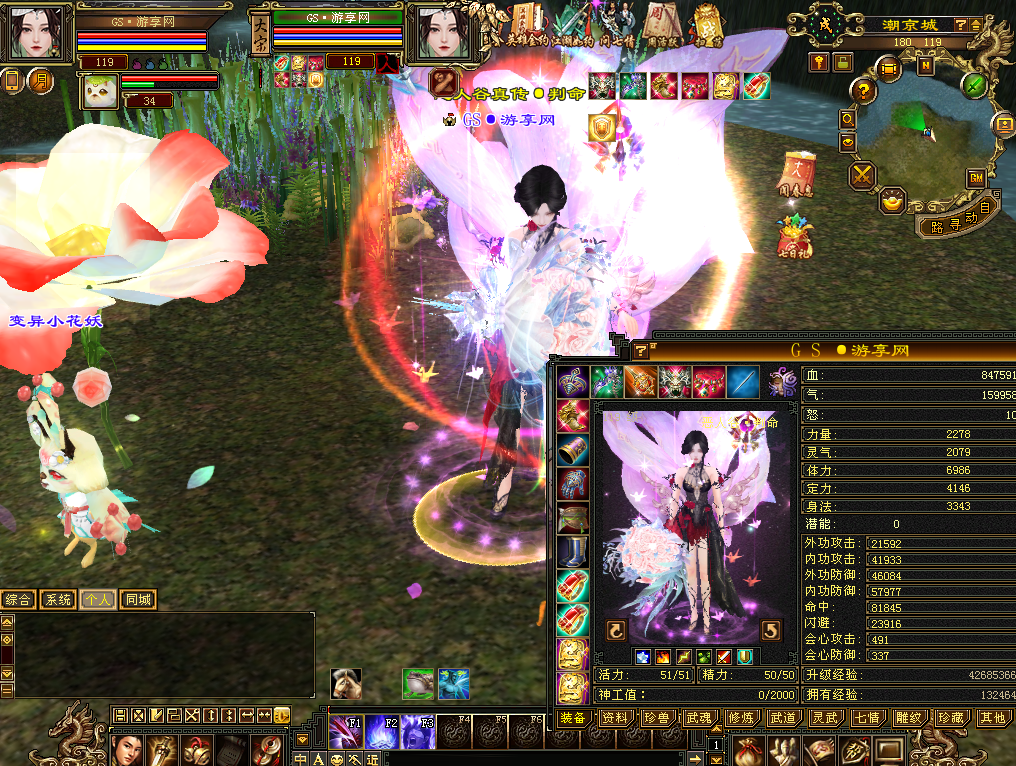Activate the F1 purple slash skill
Screen dimensions: 1016x766
coord(346,733)
